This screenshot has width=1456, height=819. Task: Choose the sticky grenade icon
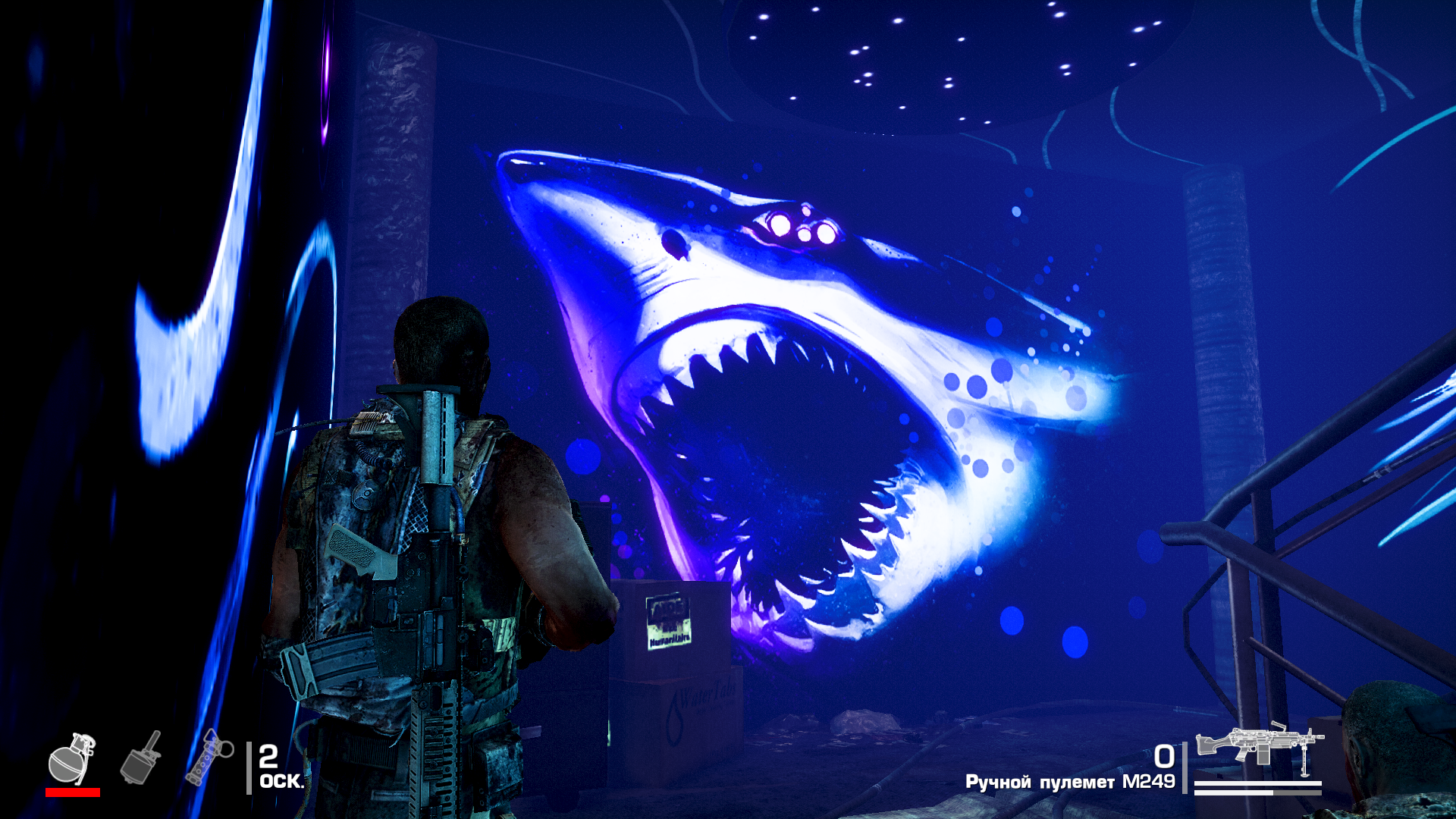(x=141, y=758)
